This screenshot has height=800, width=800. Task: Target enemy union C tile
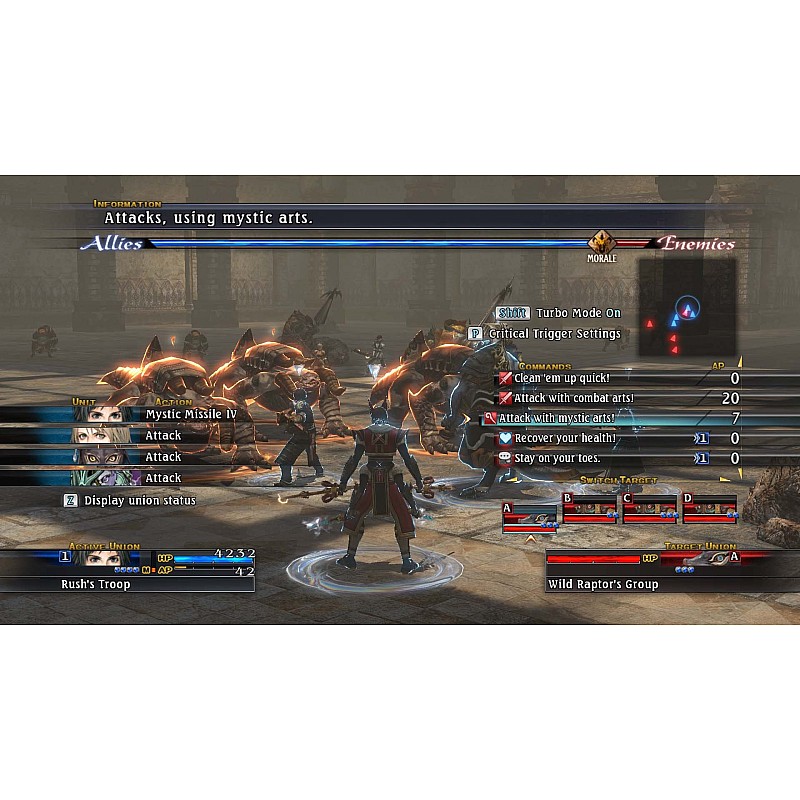(649, 509)
